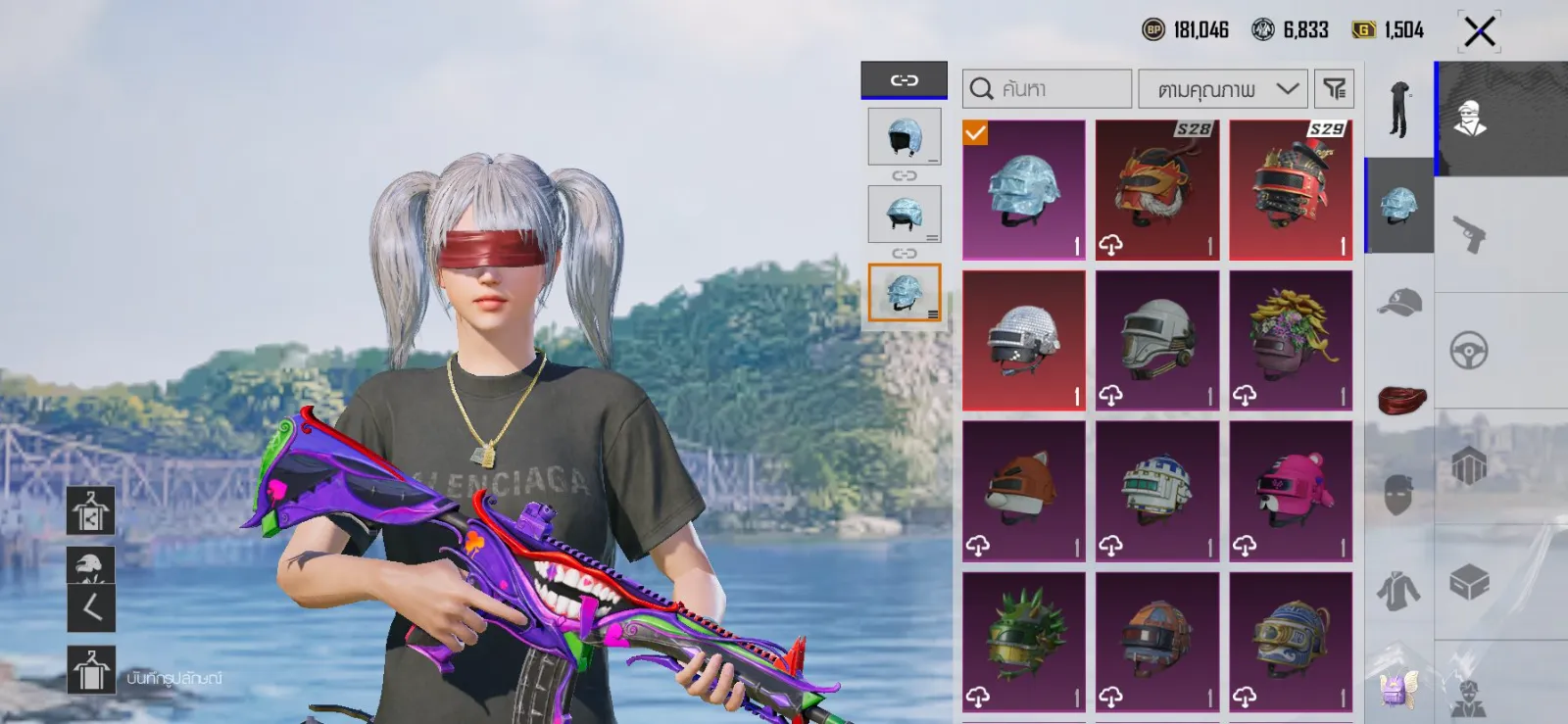Open the filter options button
The image size is (1568, 724).
point(1334,89)
